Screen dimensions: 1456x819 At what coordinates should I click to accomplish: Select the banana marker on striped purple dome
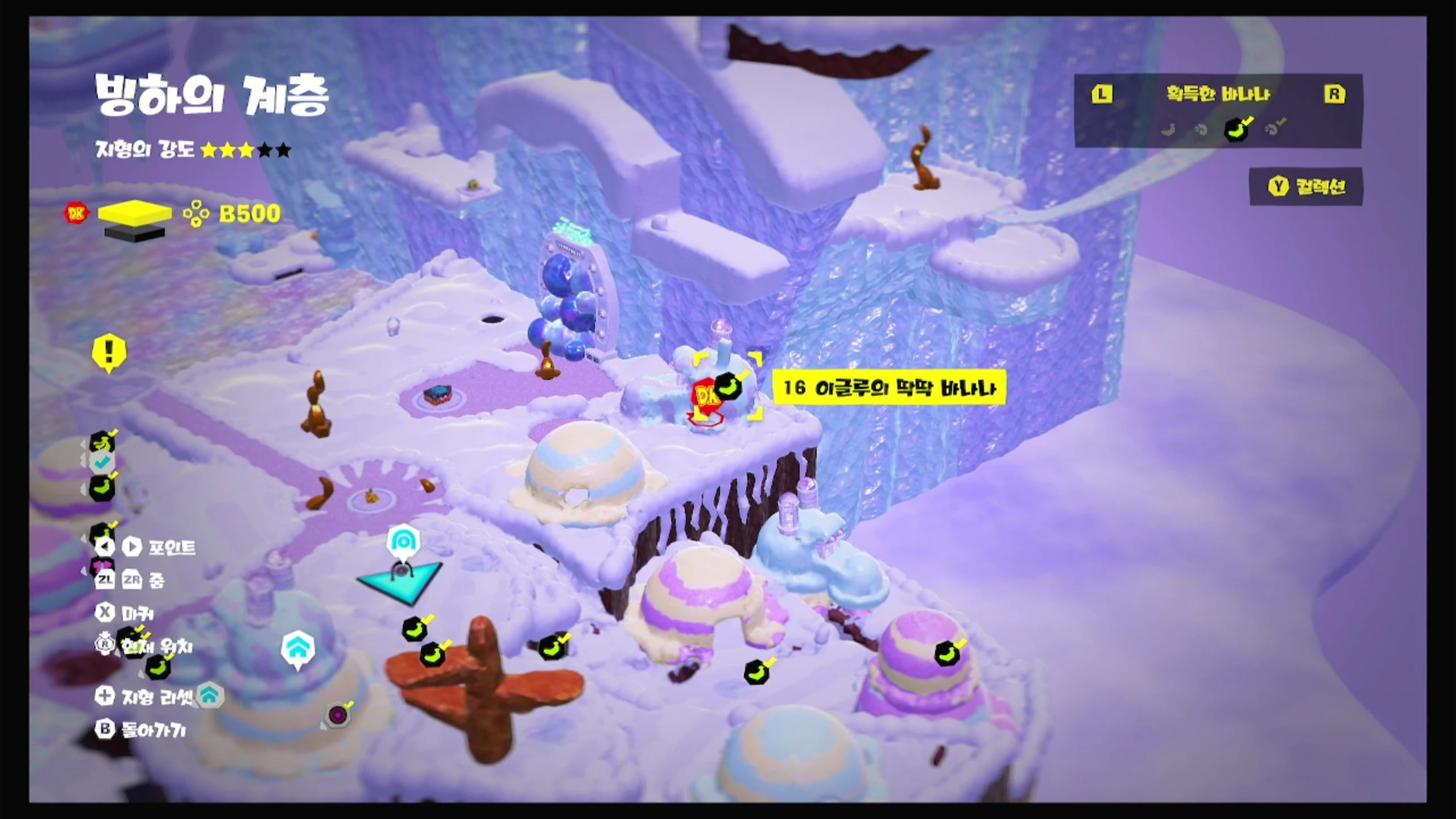947,653
